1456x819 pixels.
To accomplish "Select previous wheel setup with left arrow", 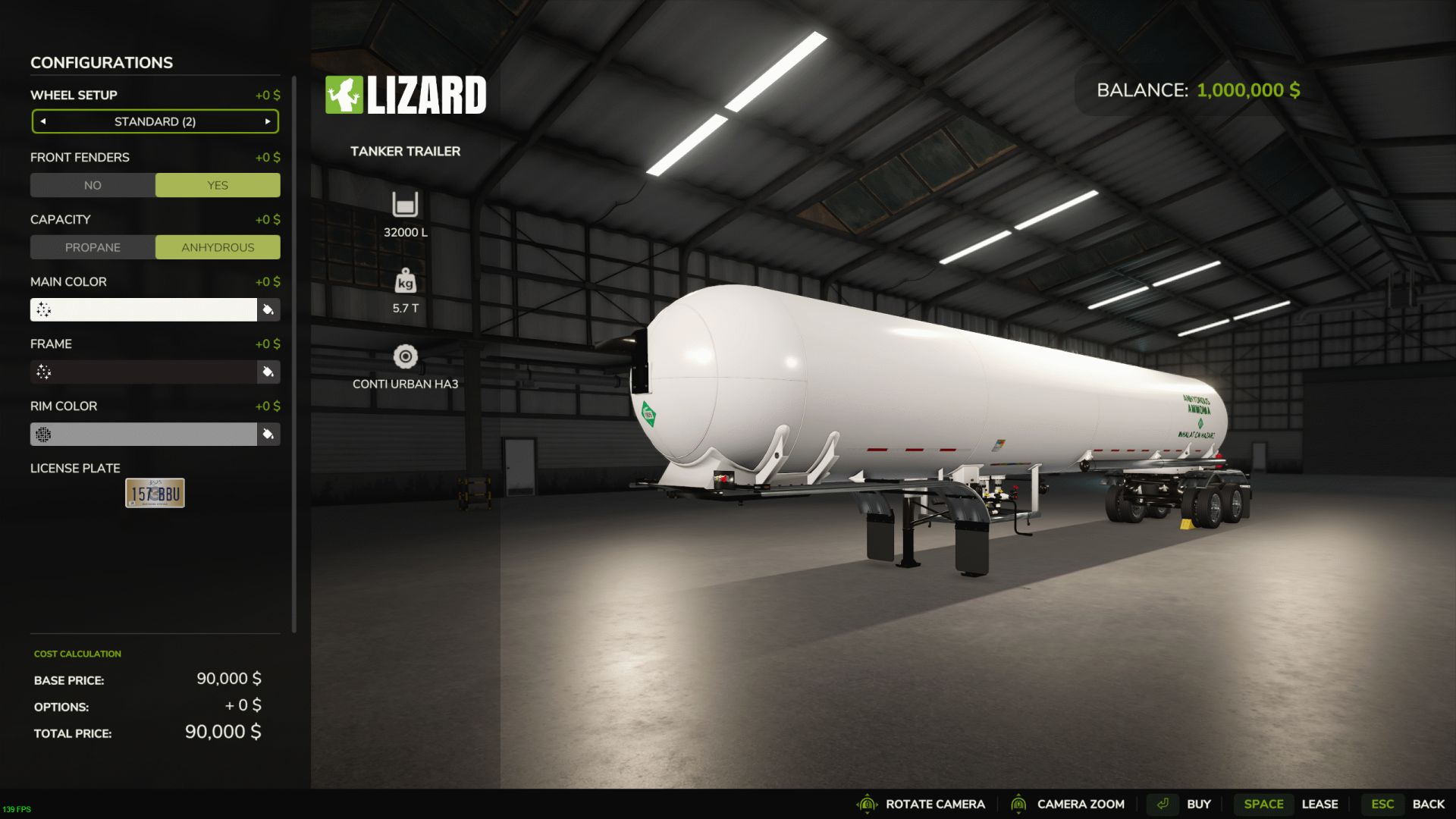I will 43,121.
